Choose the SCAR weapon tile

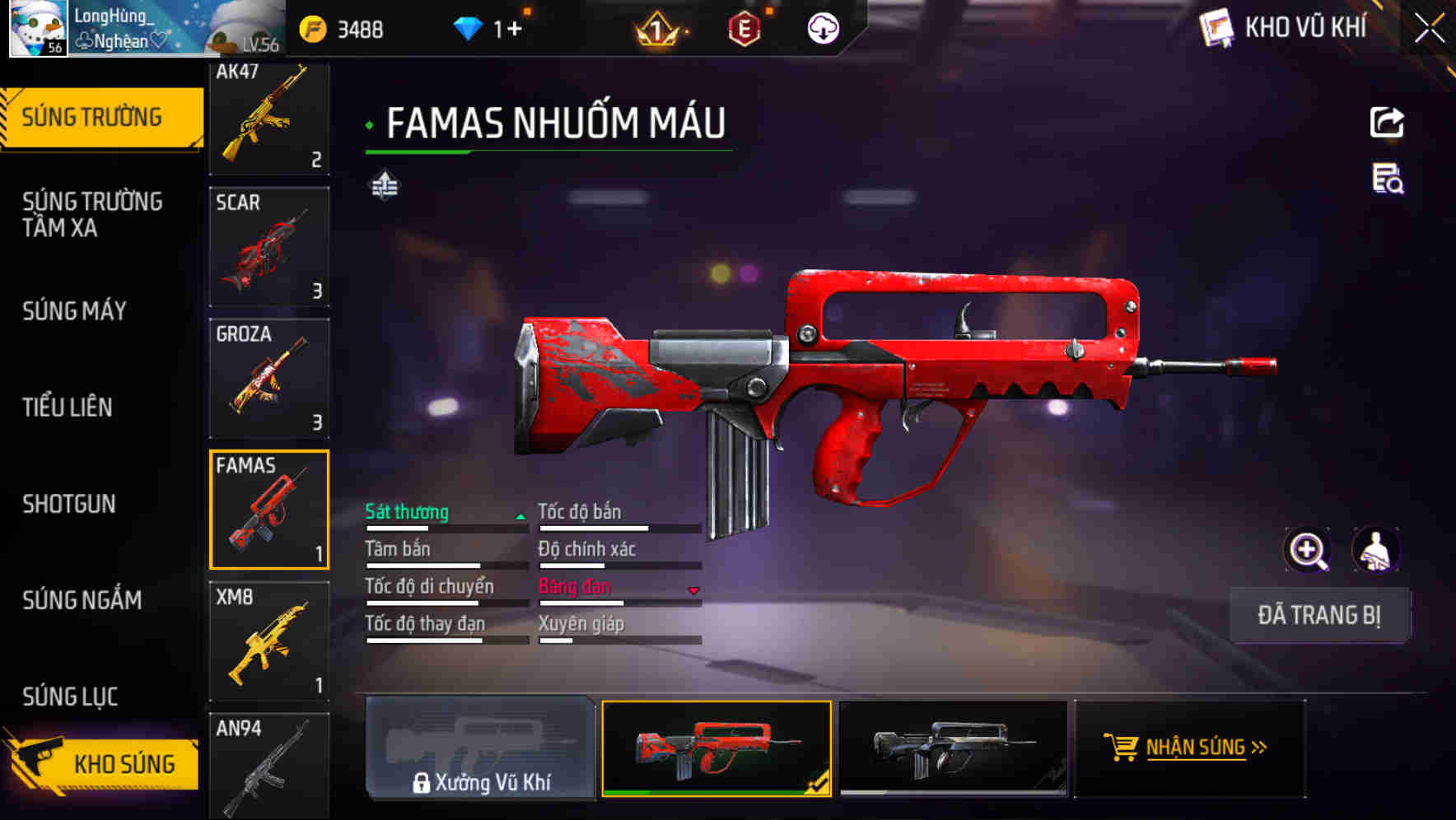[269, 247]
